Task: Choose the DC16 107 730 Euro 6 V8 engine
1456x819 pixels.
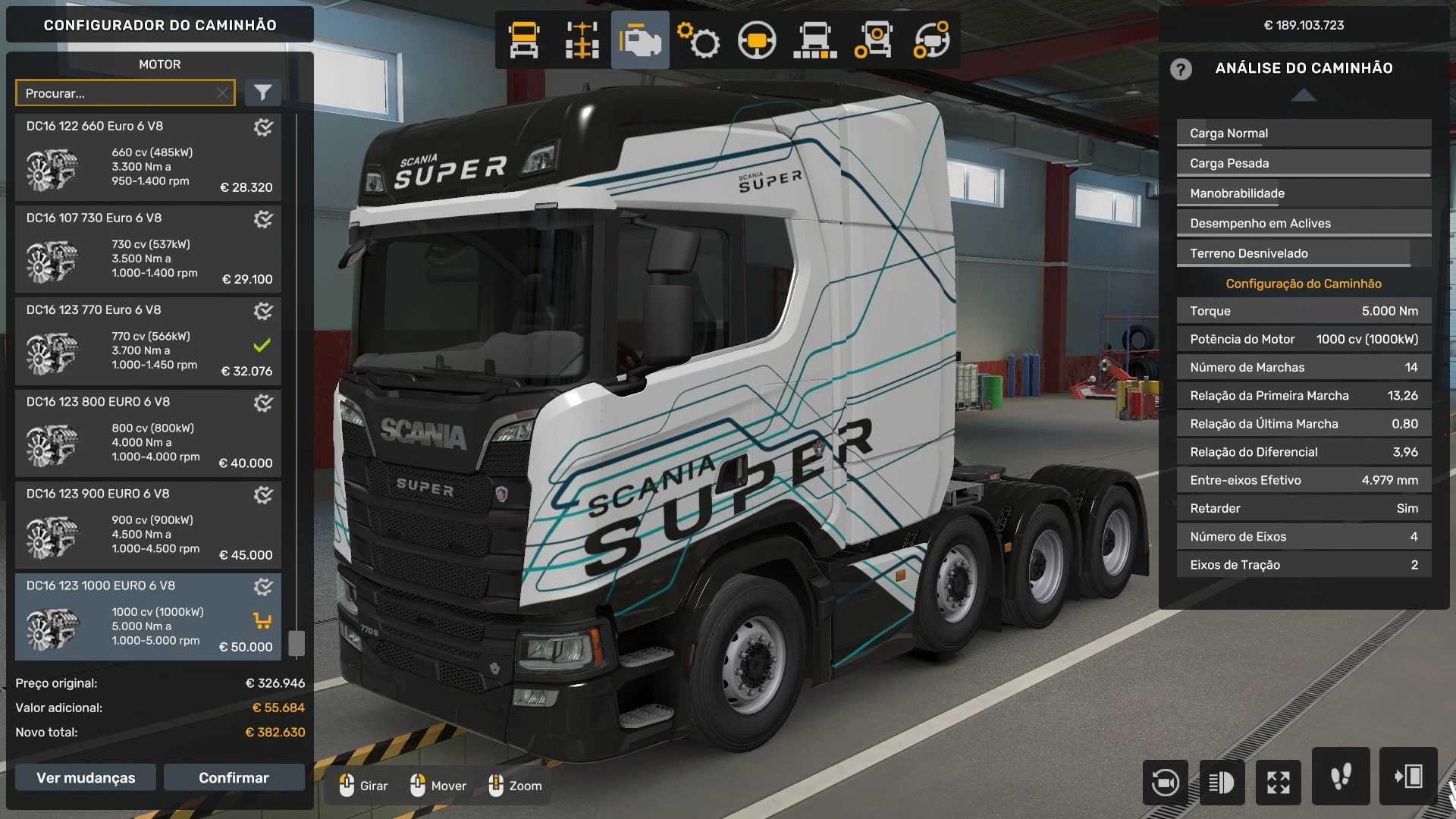Action: click(x=148, y=249)
